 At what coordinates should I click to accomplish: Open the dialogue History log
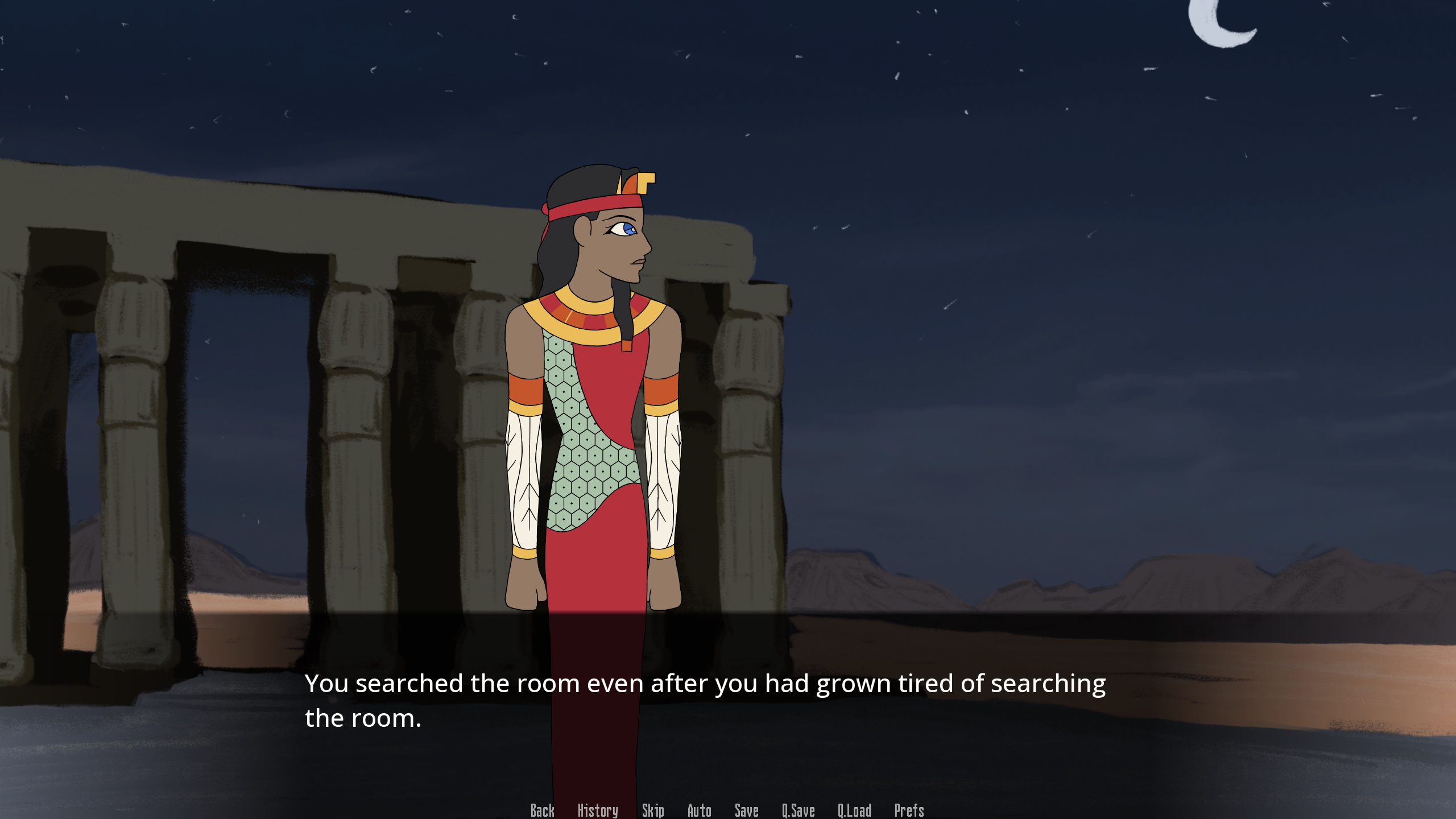click(597, 810)
